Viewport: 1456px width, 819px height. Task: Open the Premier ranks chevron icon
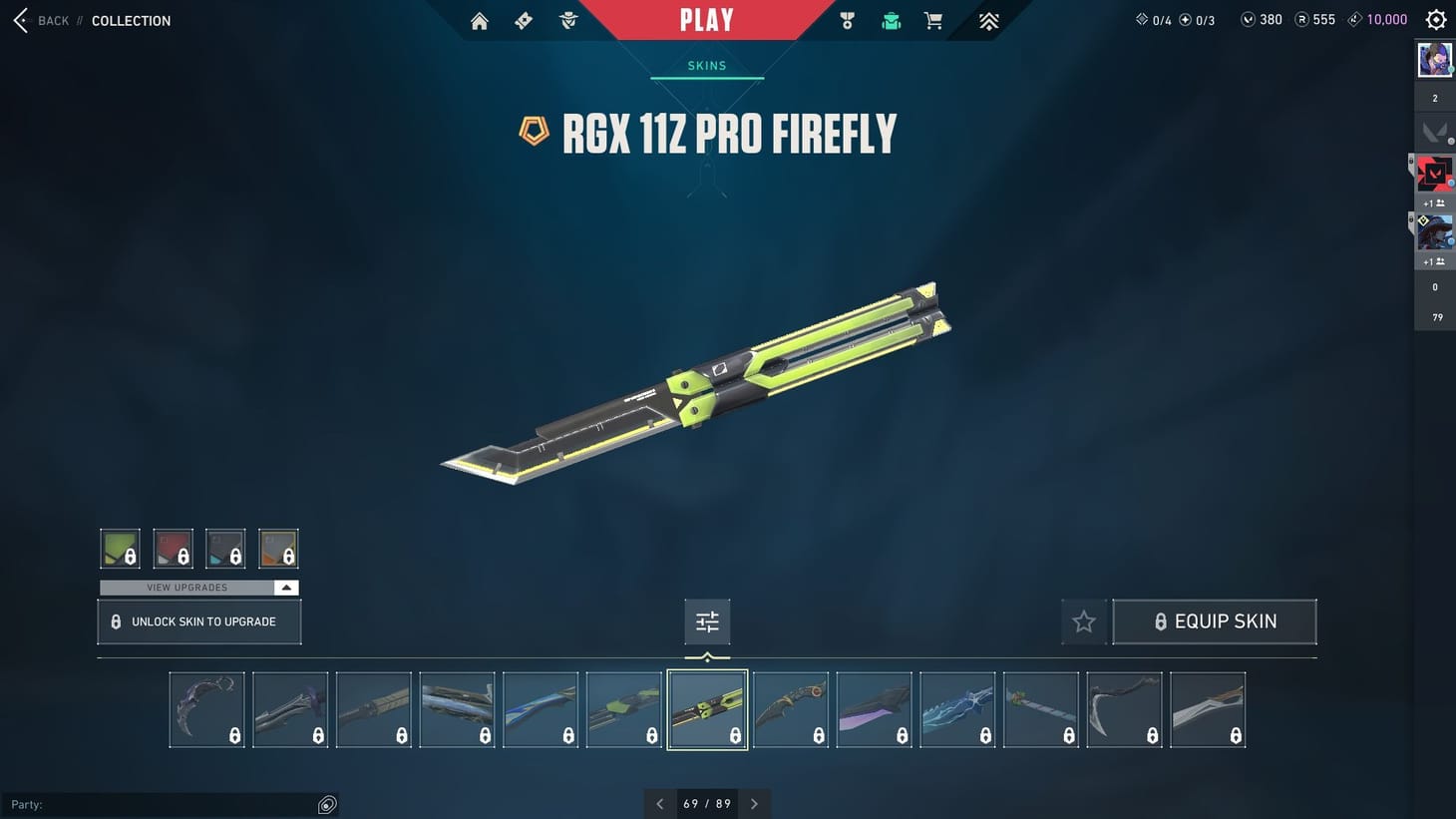(987, 20)
